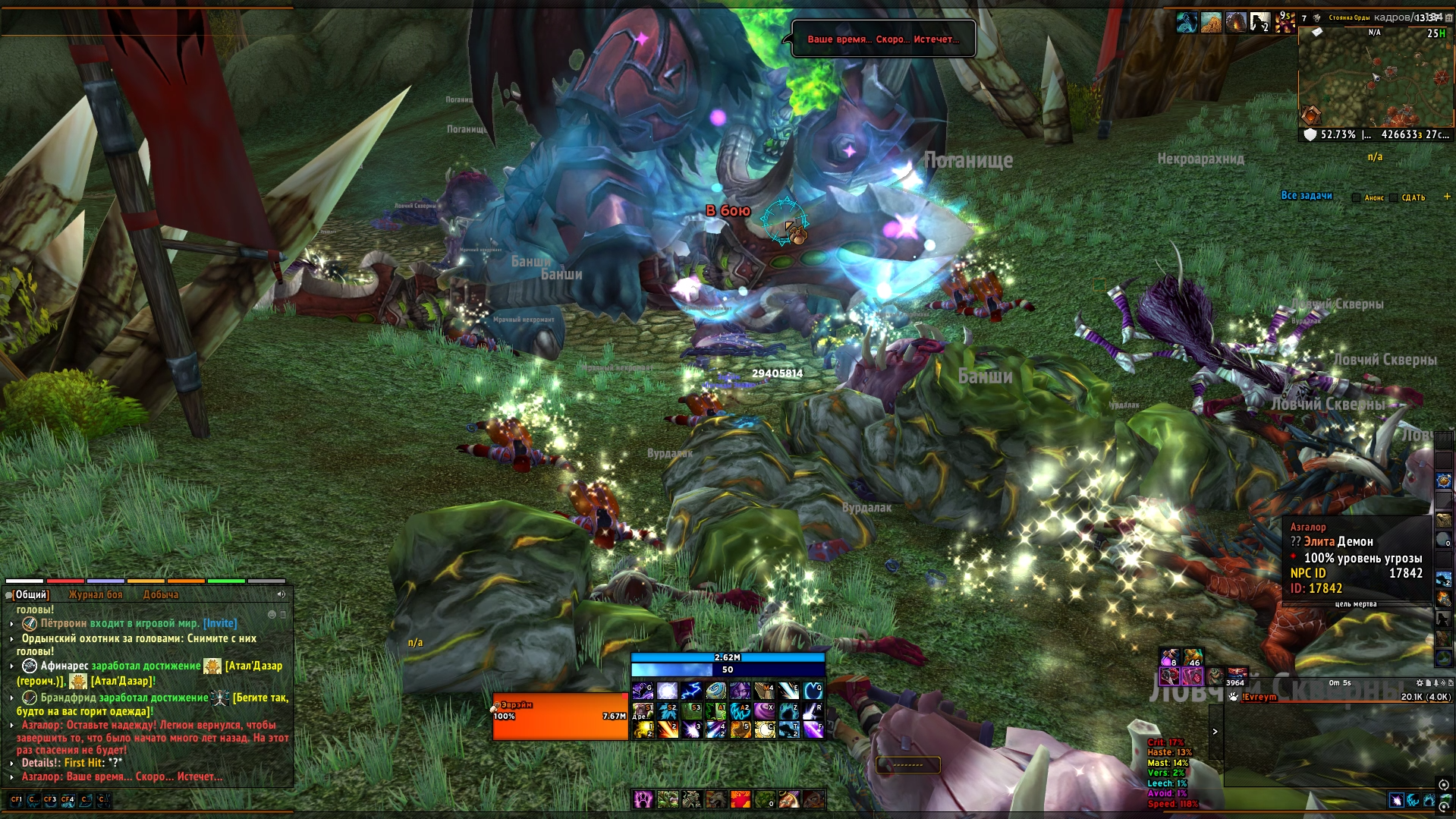The width and height of the screenshot is (1456, 819).
Task: Cast the lightning bolt ability
Action: [691, 691]
